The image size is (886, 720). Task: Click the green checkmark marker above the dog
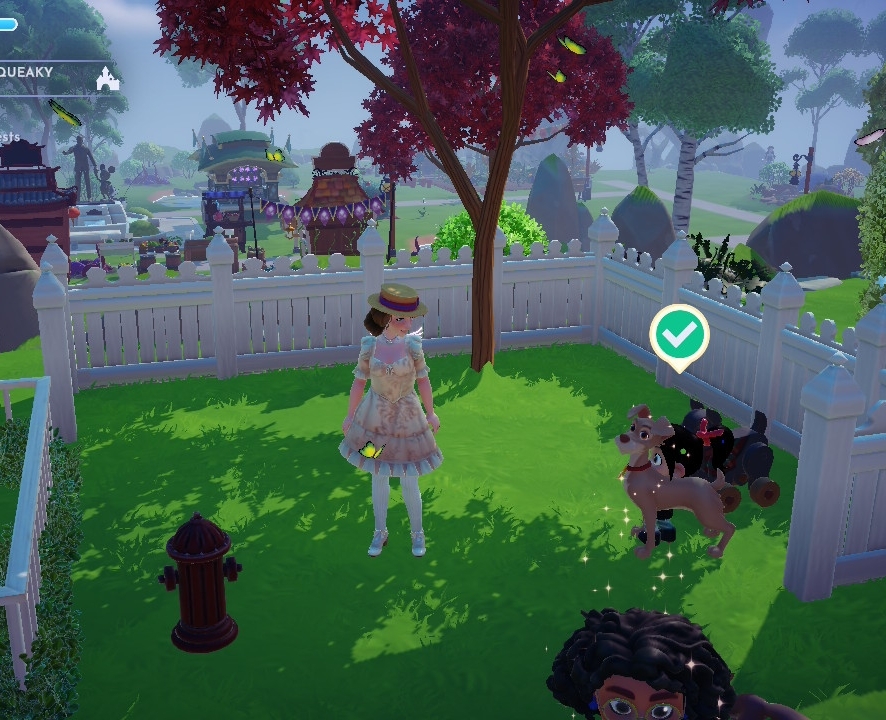pyautogui.click(x=679, y=336)
